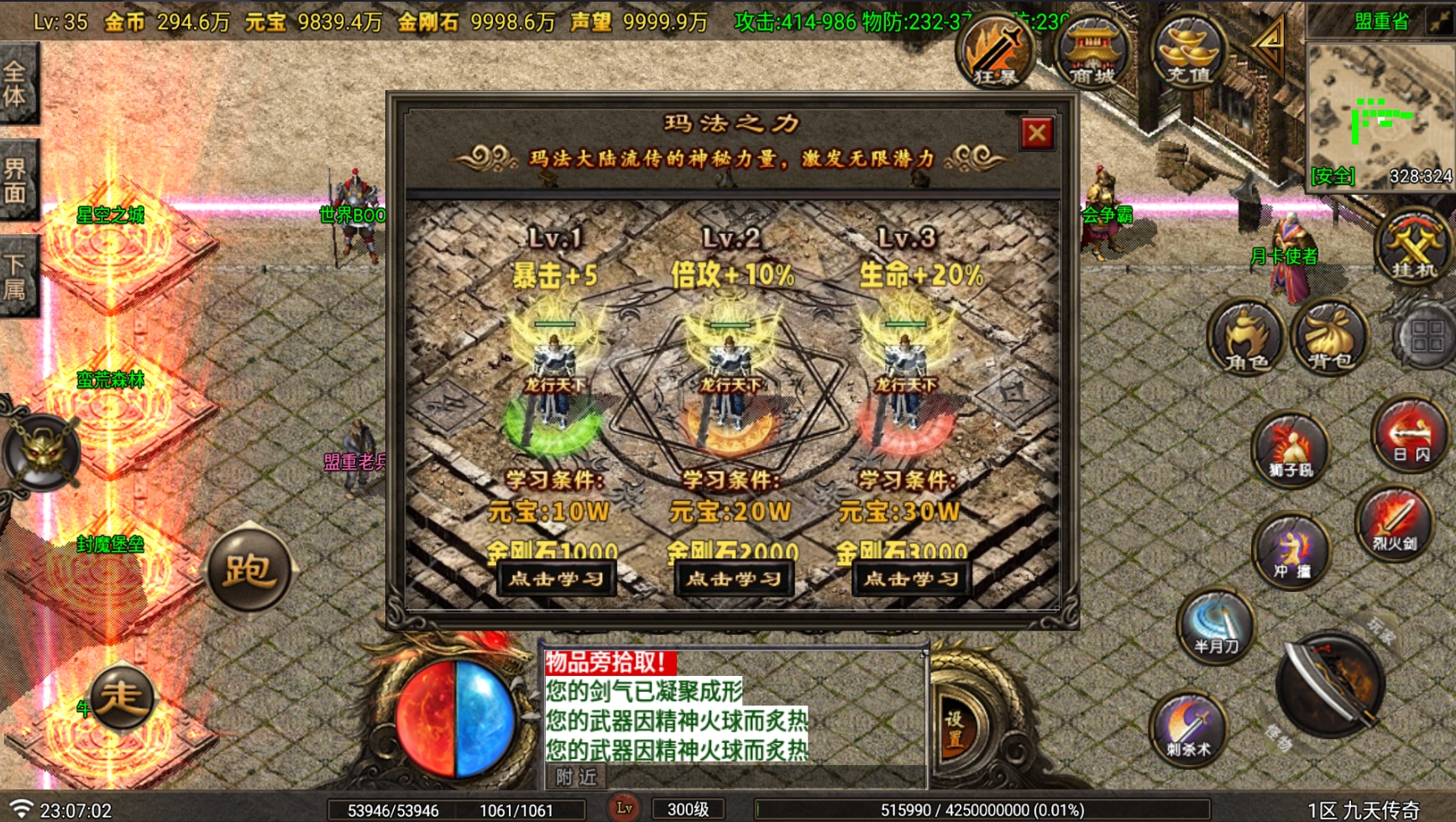Open the 背包 backpack icon
Screen dimensions: 1456x822
click(1331, 338)
